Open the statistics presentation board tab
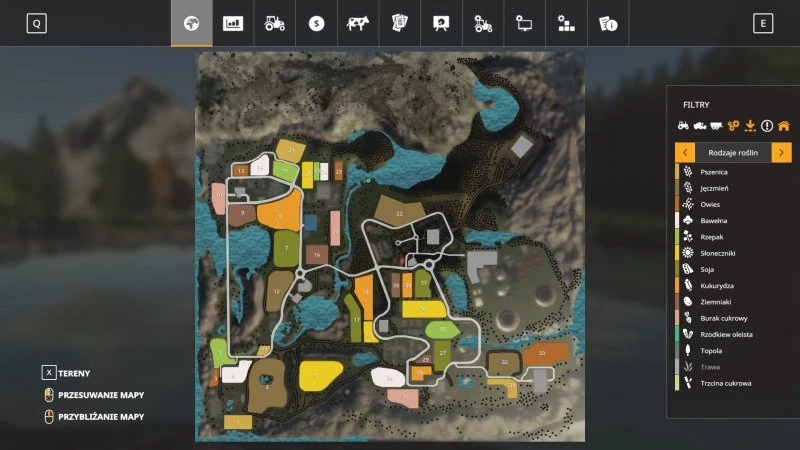 pos(440,24)
